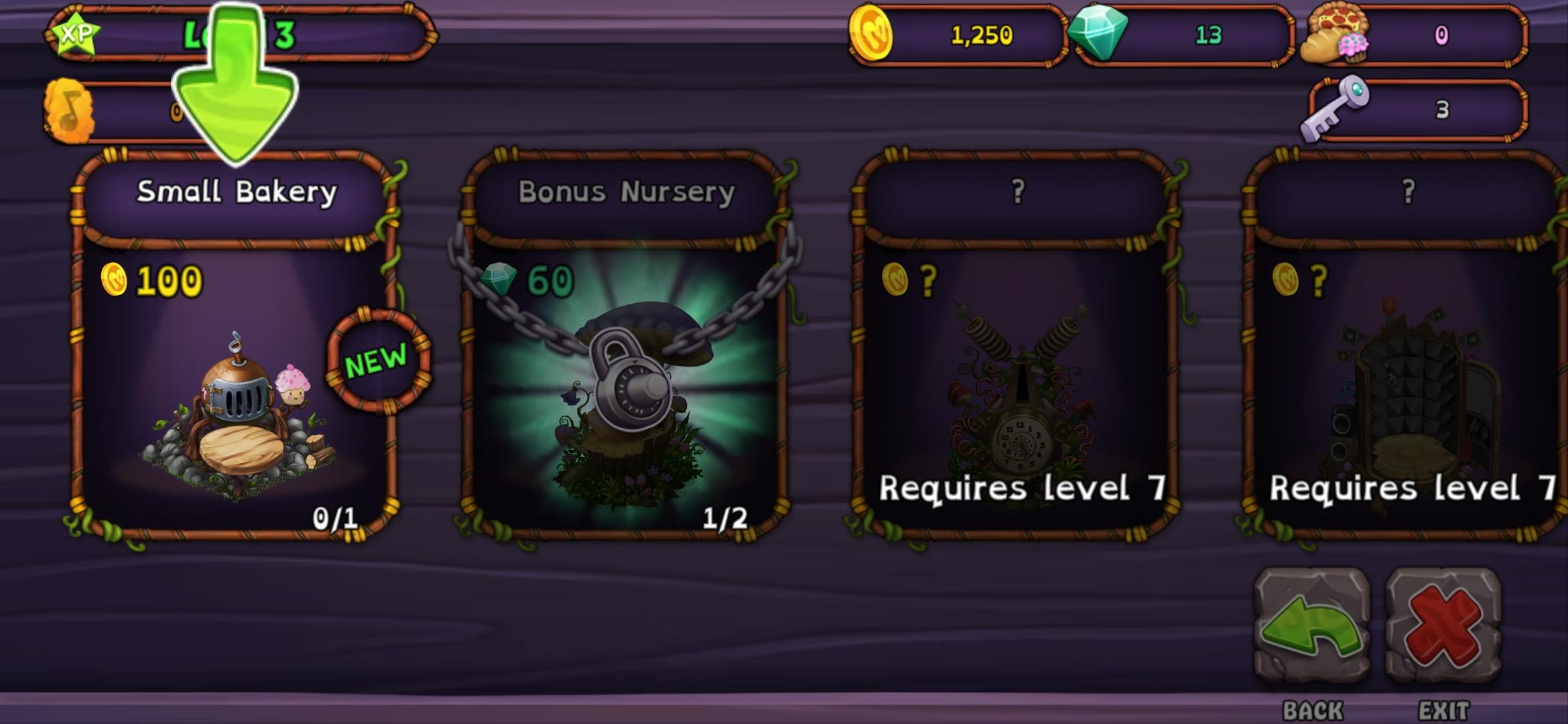
Task: Tap the XP level bar
Action: pyautogui.click(x=241, y=34)
